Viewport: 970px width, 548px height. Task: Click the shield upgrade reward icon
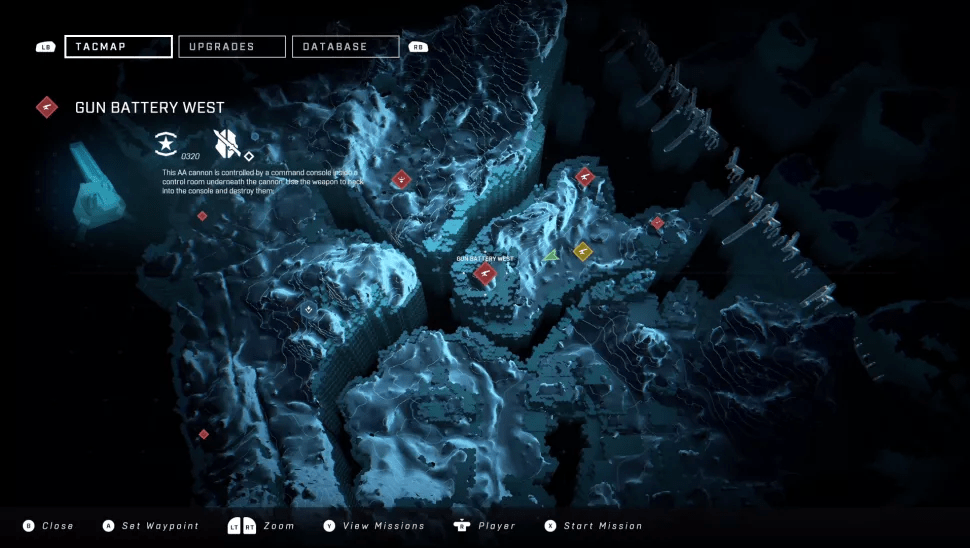pos(226,144)
